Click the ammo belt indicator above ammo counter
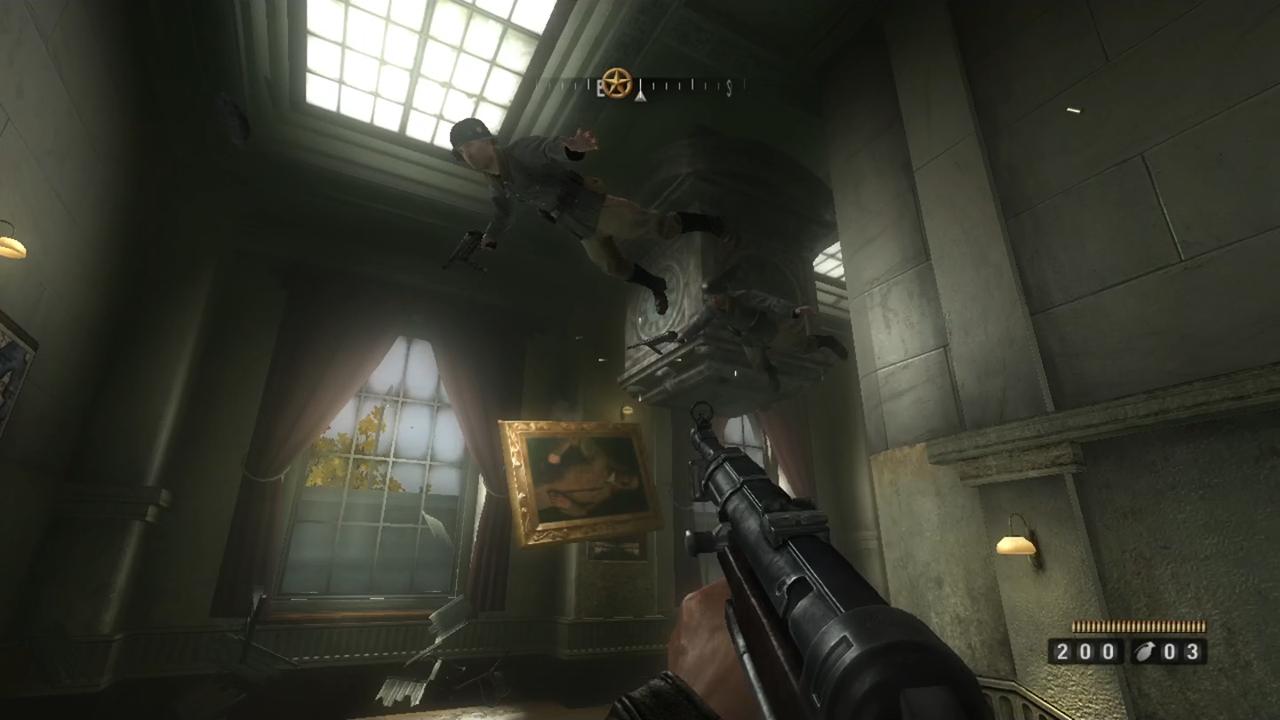This screenshot has height=720, width=1280. click(1140, 627)
